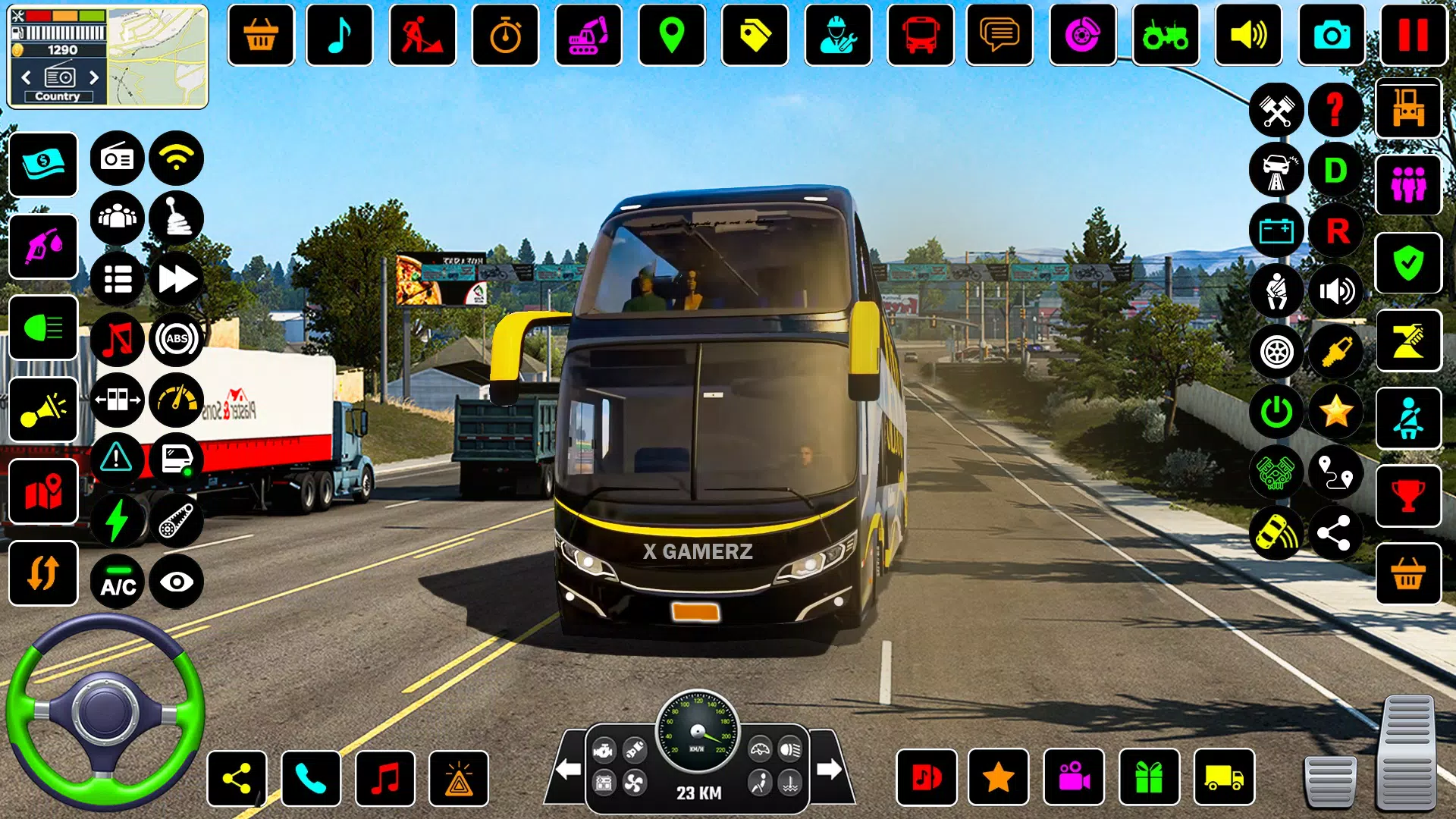The height and width of the screenshot is (819, 1456).
Task: Open the red question mark help
Action: click(1335, 110)
